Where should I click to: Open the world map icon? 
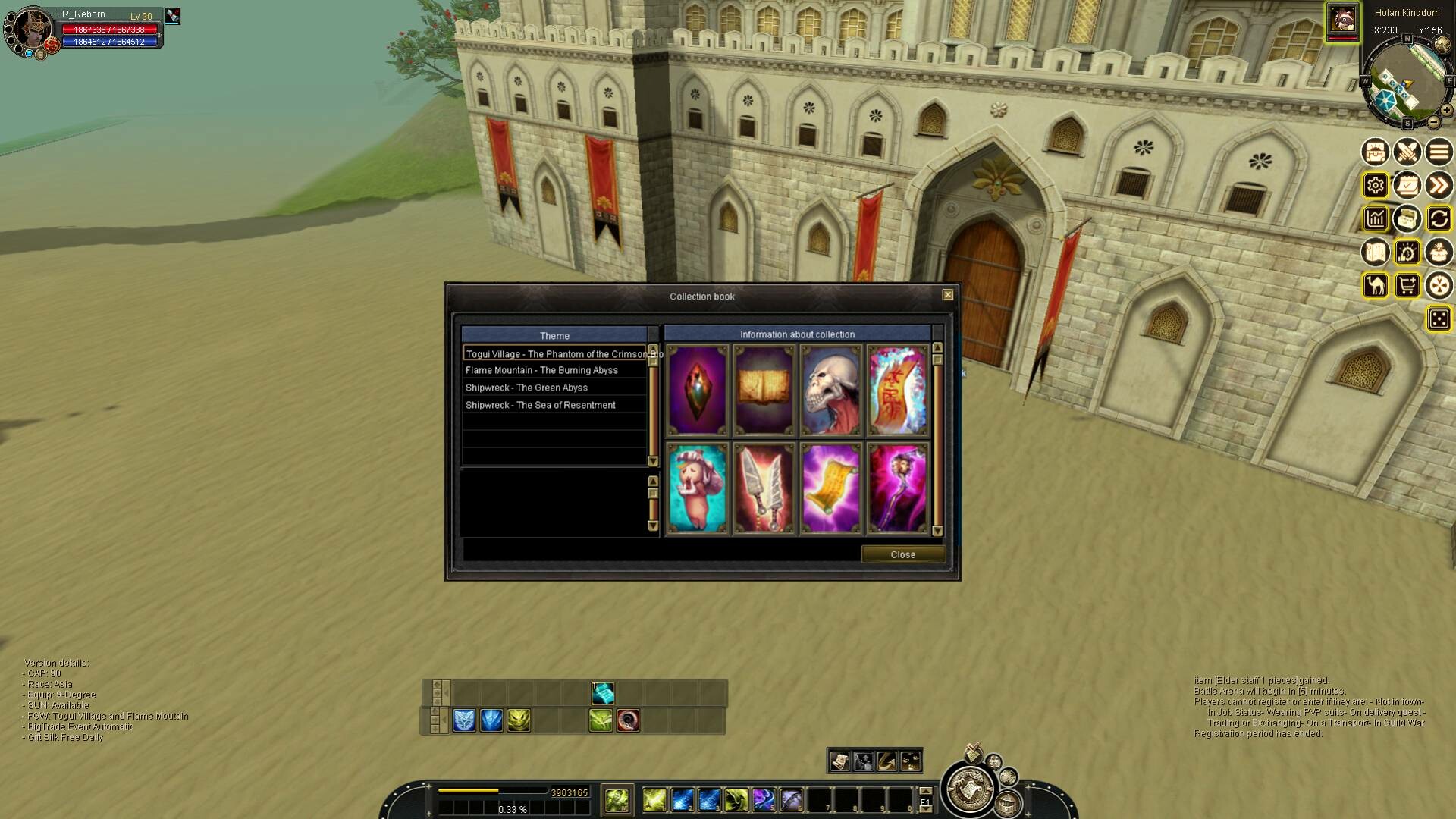pyautogui.click(x=1374, y=252)
